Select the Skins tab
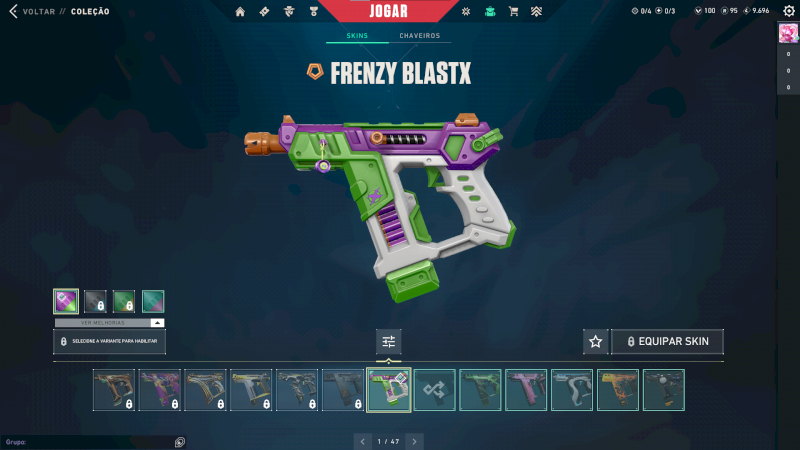 pyautogui.click(x=357, y=36)
